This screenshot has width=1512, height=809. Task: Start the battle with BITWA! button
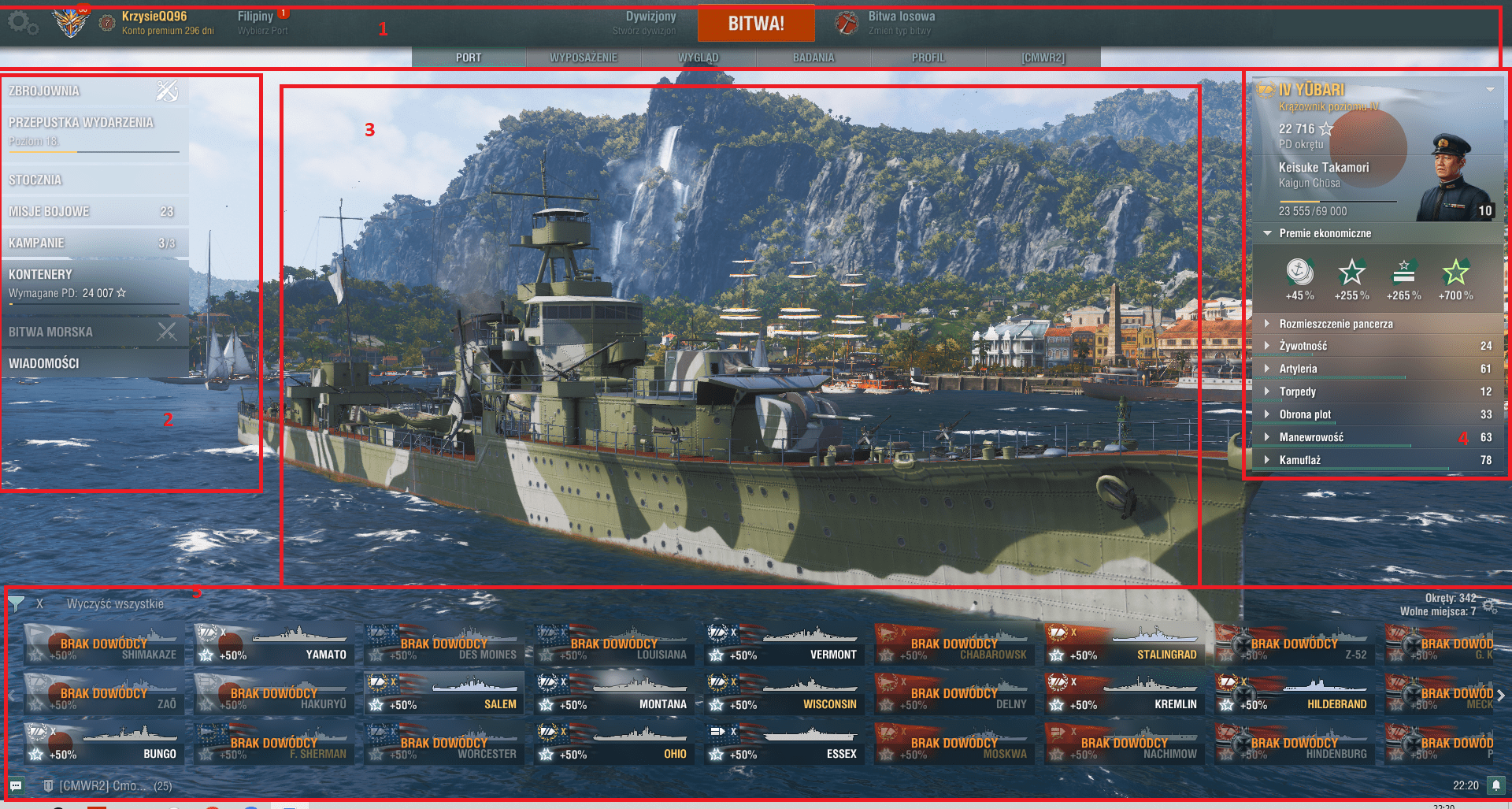755,24
